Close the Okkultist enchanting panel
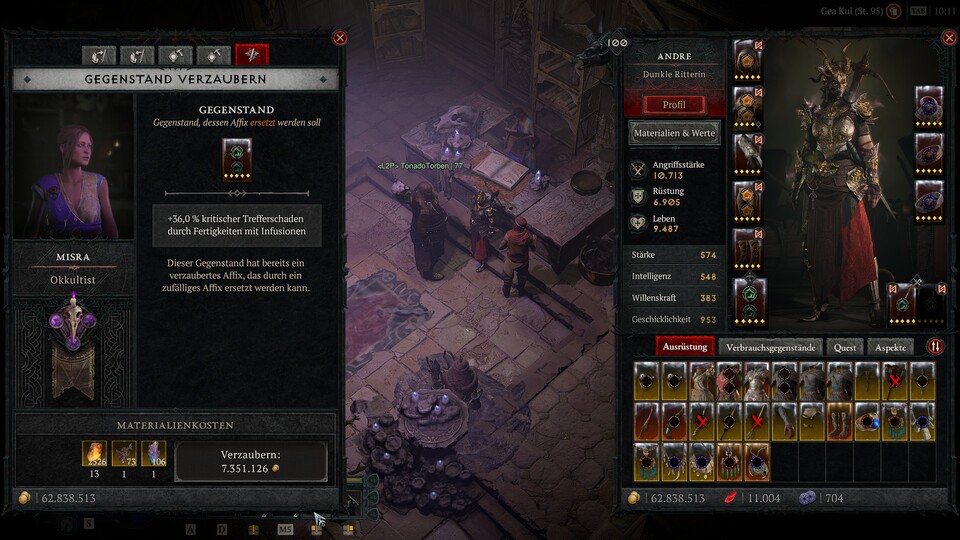Image resolution: width=960 pixels, height=540 pixels. 340,38
